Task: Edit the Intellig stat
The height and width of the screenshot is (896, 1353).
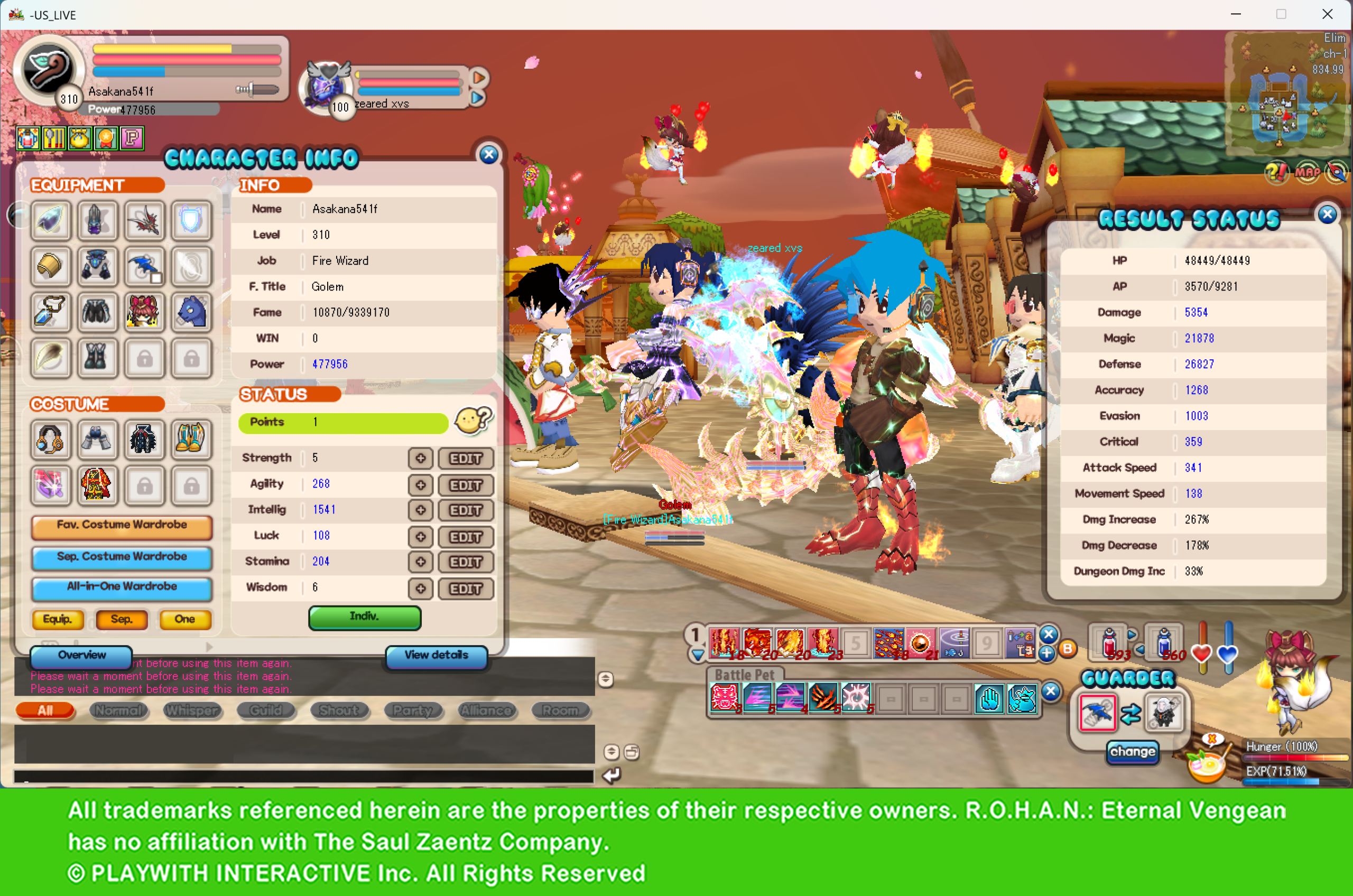Action: coord(465,510)
